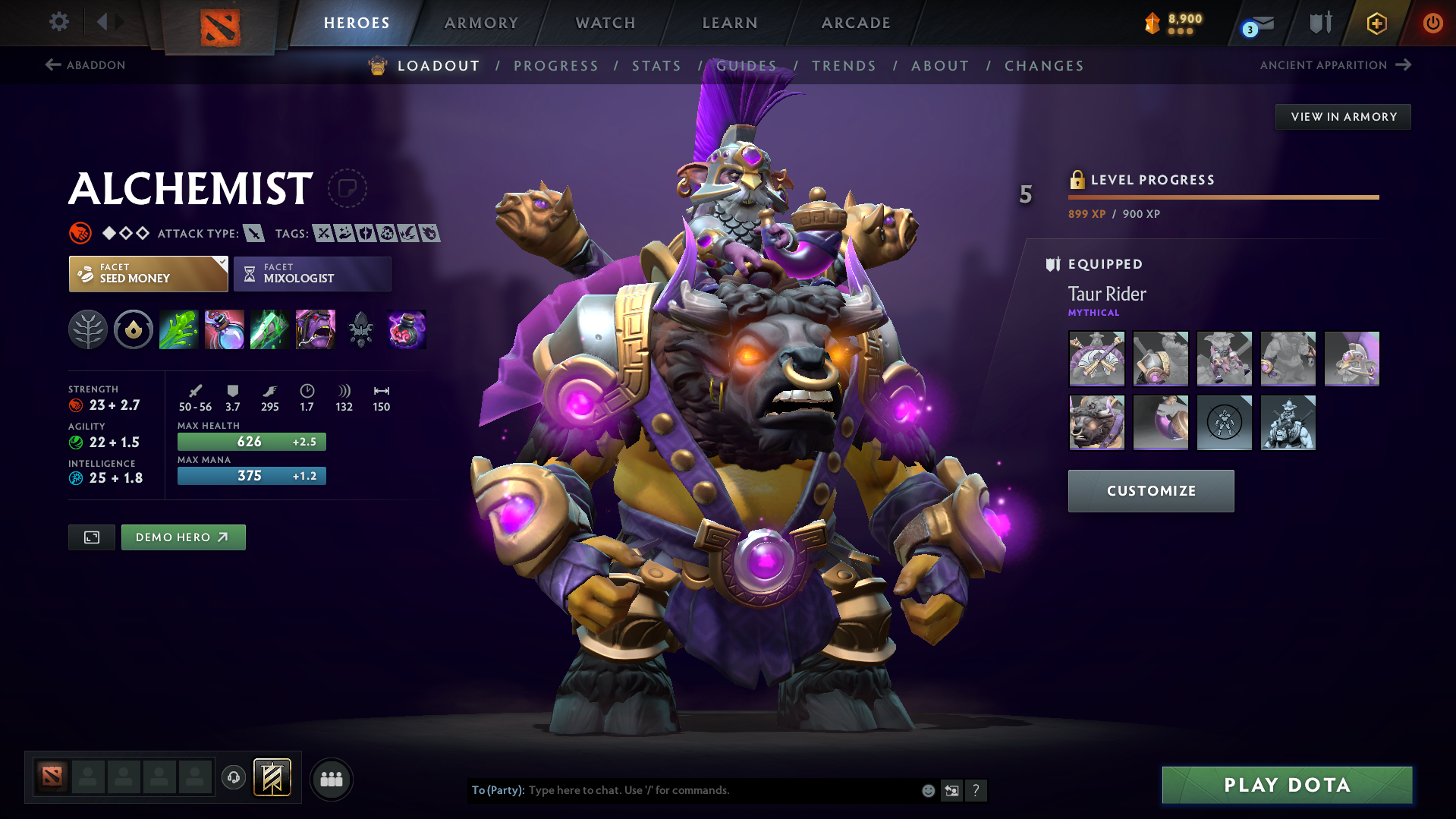Open the Armory menu item
The height and width of the screenshot is (819, 1456).
coord(481,23)
